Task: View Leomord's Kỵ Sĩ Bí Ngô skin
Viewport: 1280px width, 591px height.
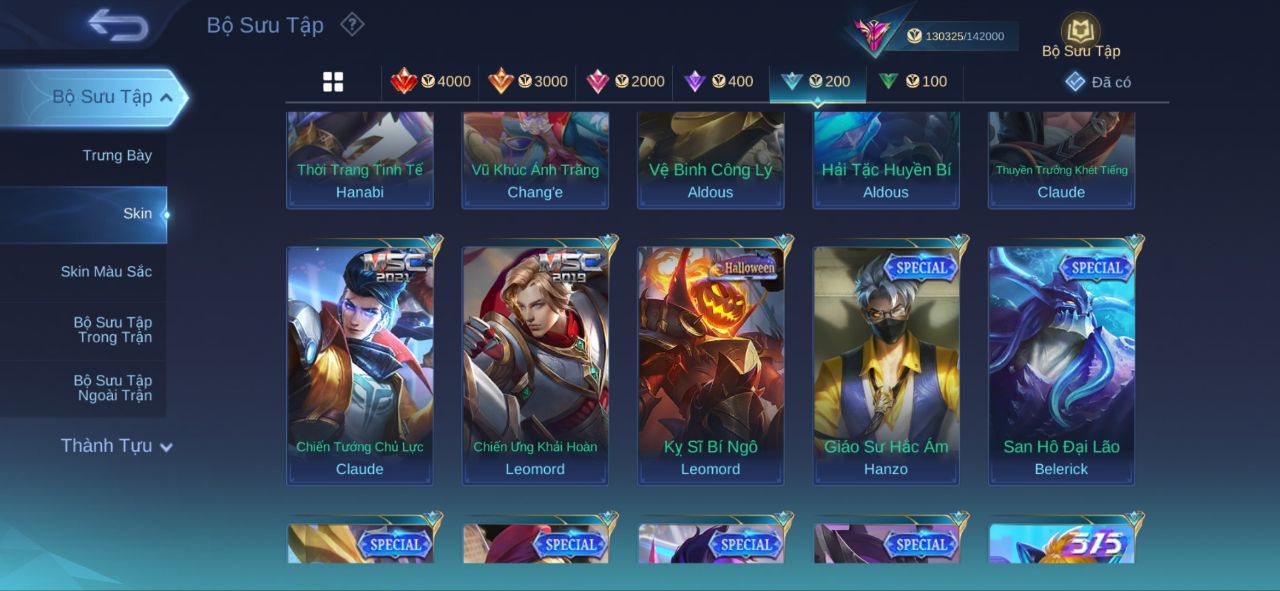Action: point(710,365)
